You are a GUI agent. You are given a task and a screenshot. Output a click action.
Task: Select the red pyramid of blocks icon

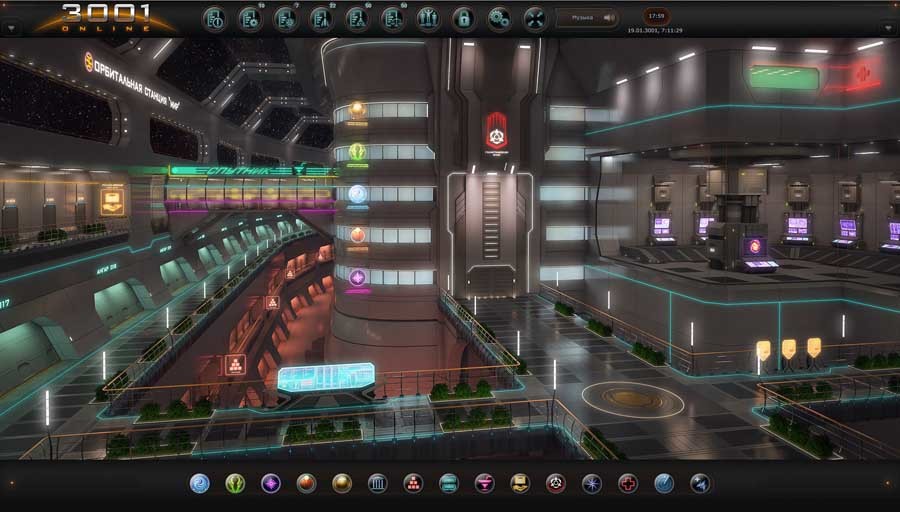pyautogui.click(x=413, y=484)
